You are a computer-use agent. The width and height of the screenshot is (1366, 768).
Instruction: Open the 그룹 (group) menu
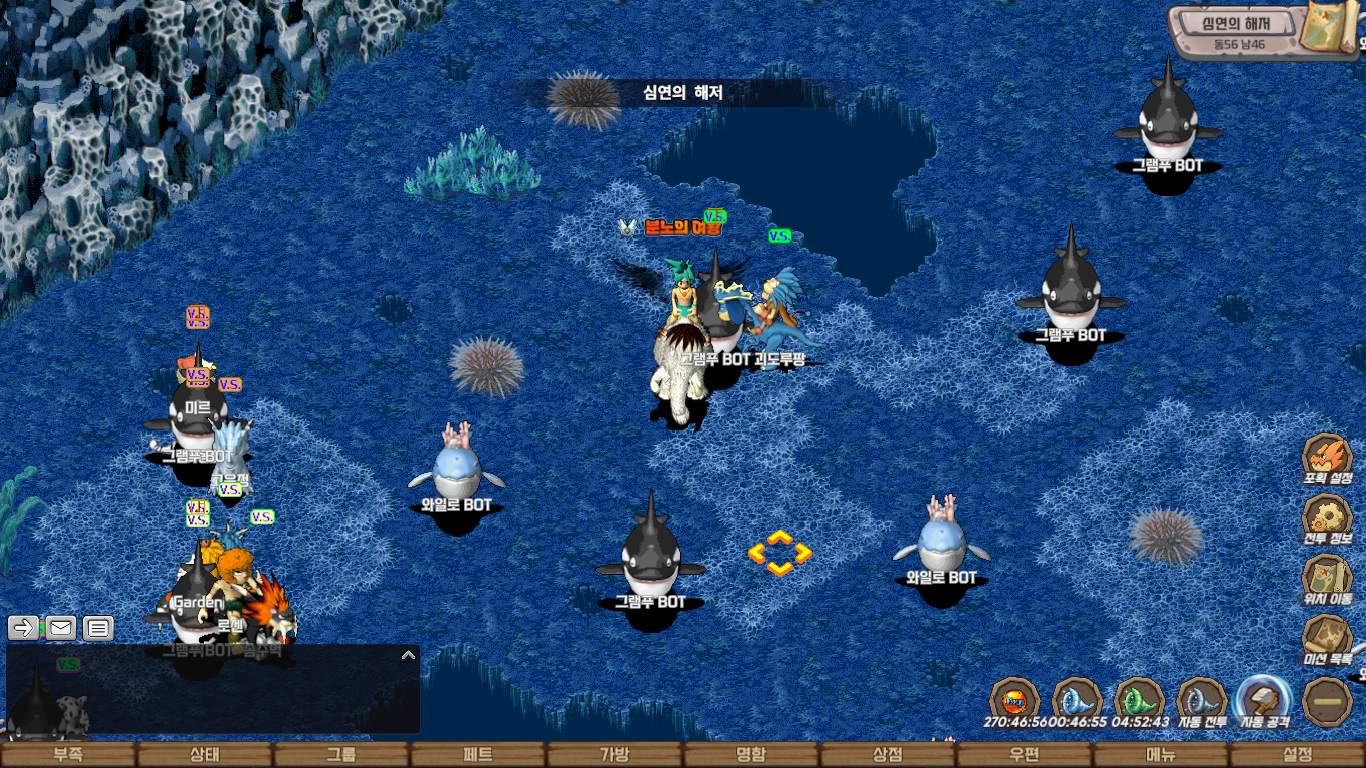341,755
